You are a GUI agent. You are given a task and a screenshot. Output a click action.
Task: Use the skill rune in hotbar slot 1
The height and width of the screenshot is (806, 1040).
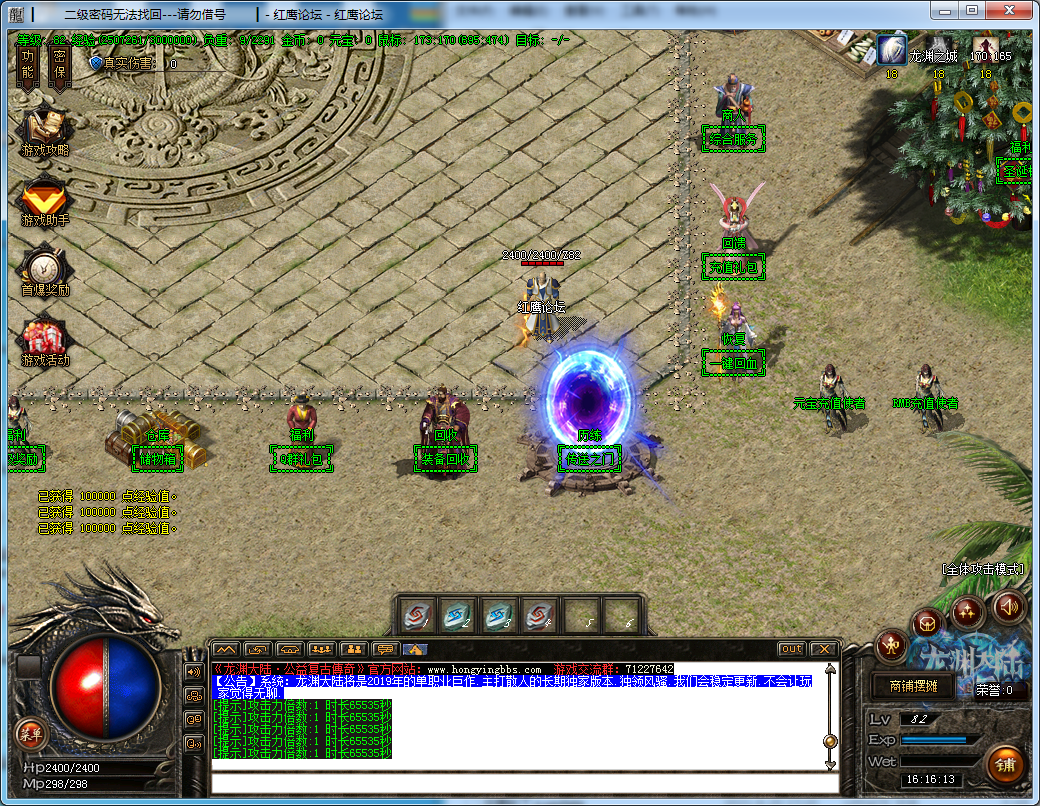tap(418, 616)
